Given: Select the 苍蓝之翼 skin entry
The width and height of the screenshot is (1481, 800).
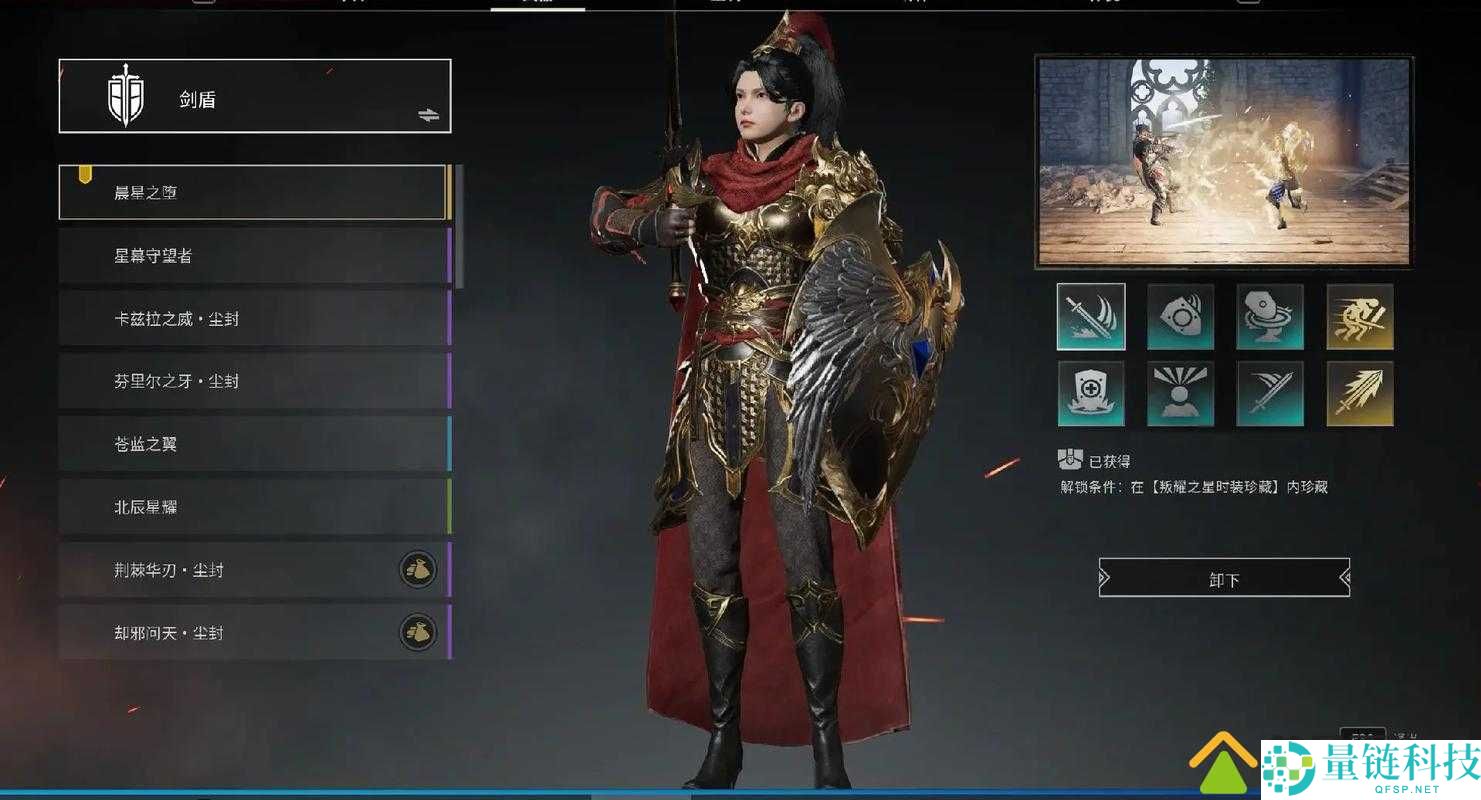Looking at the screenshot, I should (254, 444).
